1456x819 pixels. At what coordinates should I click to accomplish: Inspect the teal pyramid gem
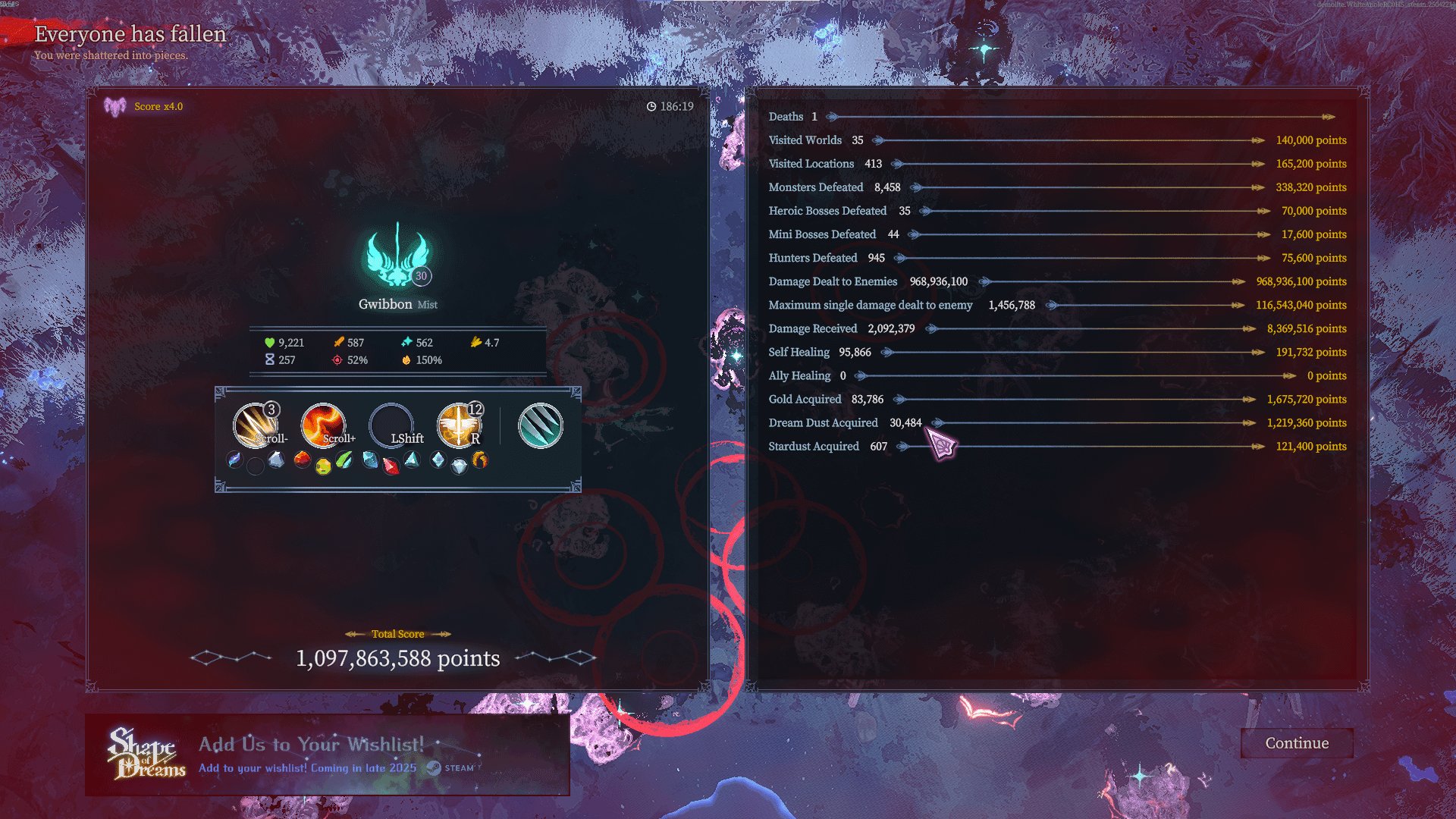(412, 460)
